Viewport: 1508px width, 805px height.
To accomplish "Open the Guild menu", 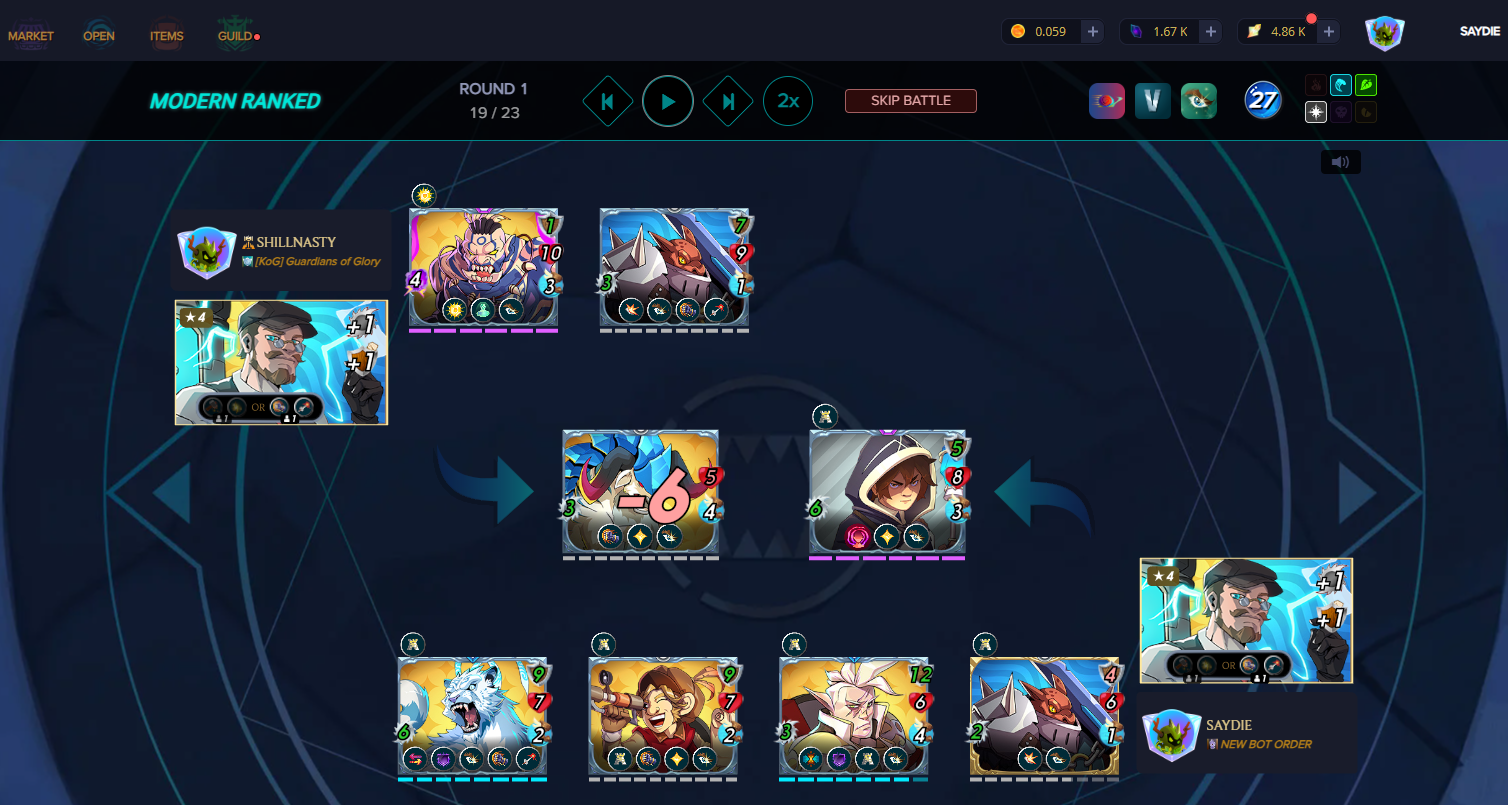I will coord(236,36).
